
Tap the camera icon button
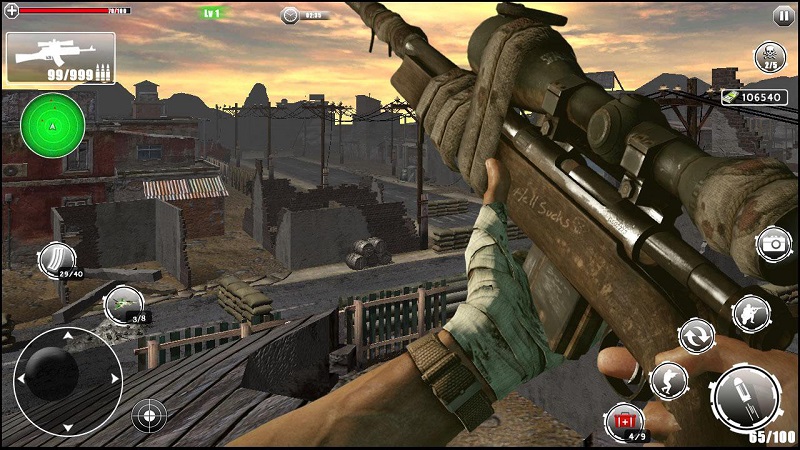pos(773,244)
